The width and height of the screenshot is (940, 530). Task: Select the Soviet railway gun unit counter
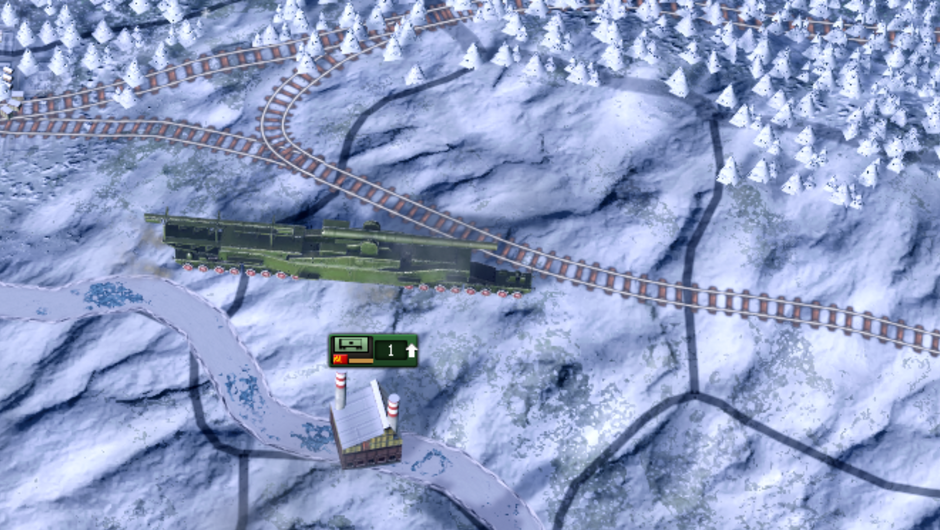pos(373,350)
